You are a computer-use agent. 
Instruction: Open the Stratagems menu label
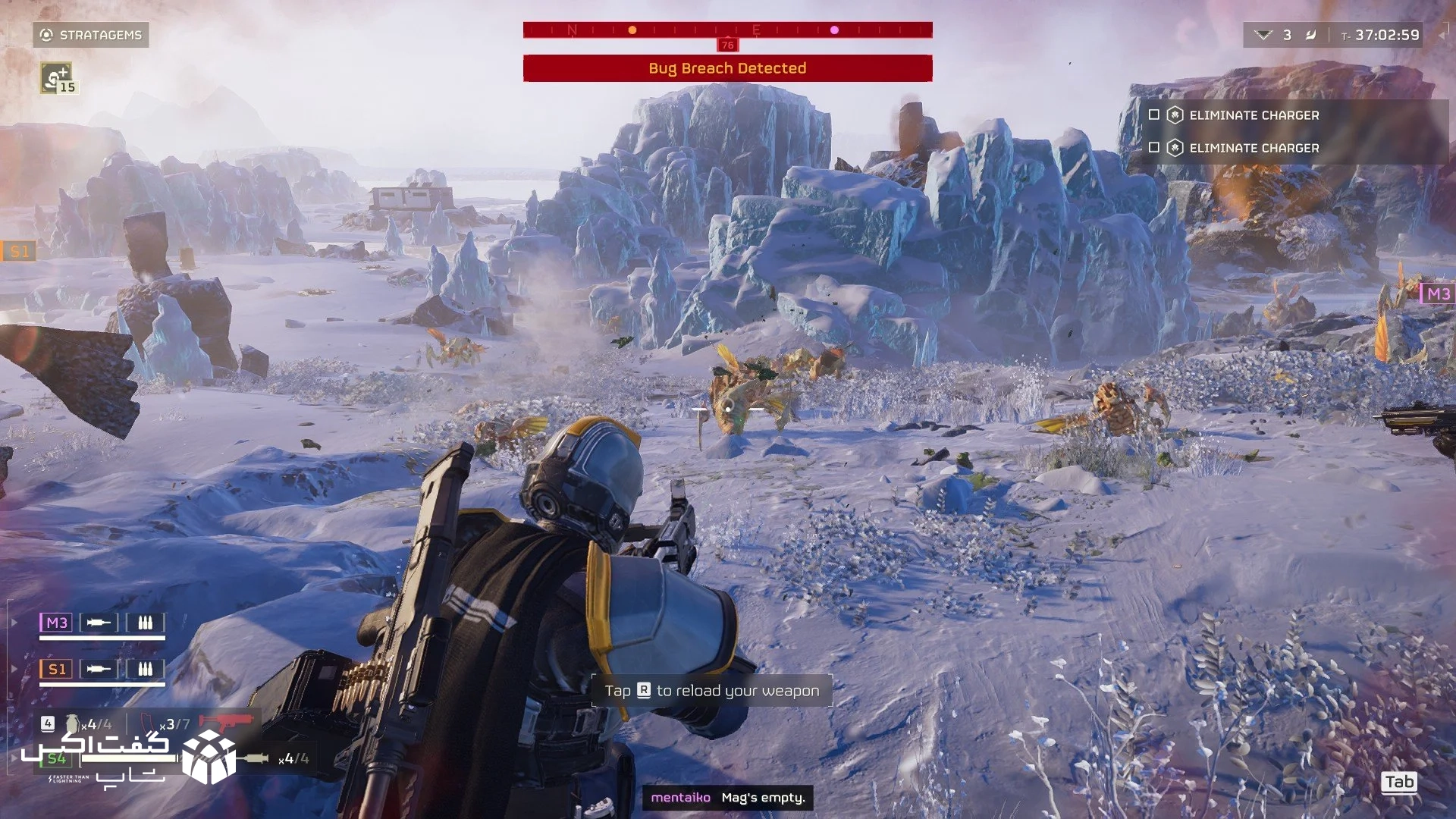[x=91, y=35]
